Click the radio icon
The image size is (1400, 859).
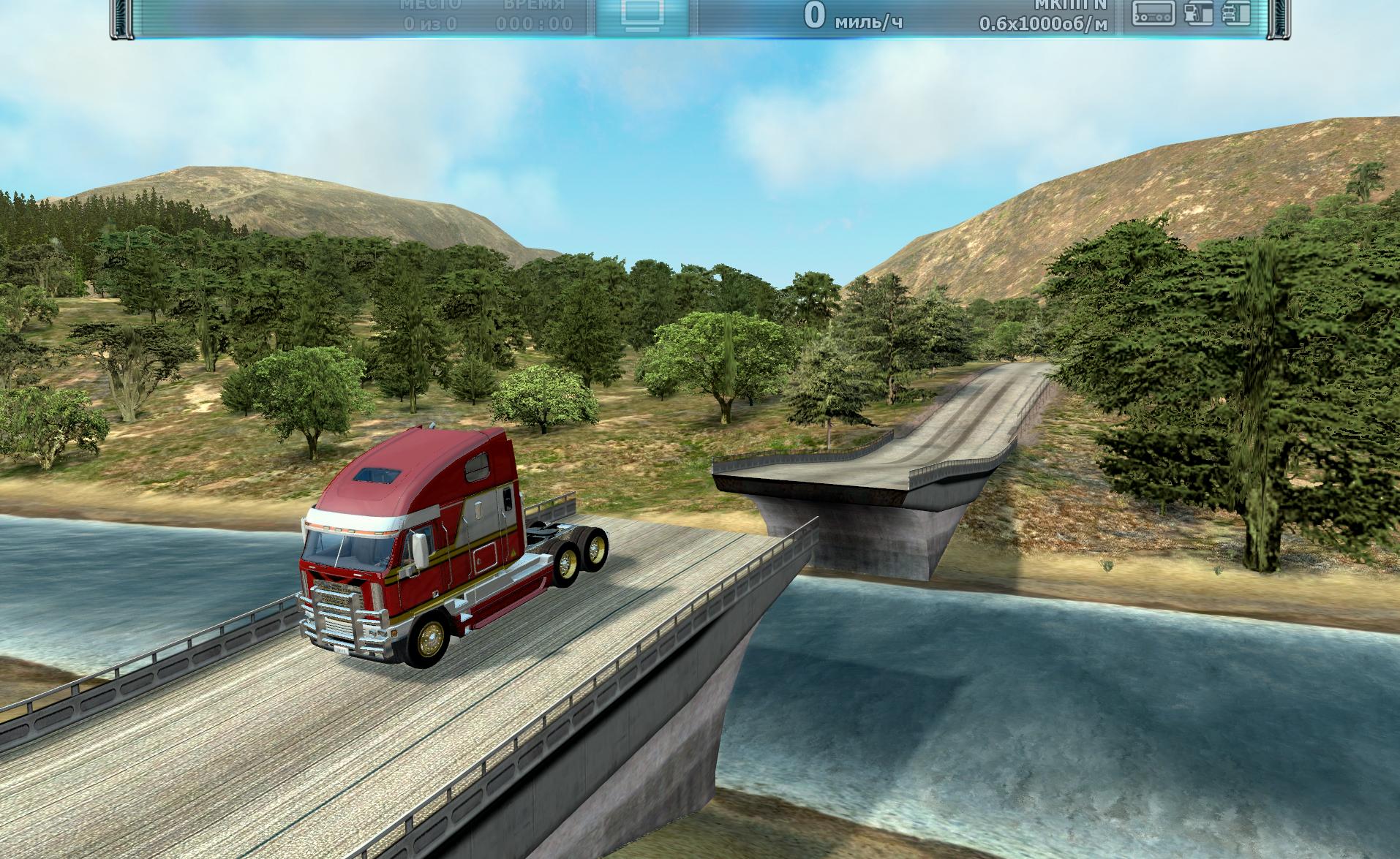tap(1154, 14)
